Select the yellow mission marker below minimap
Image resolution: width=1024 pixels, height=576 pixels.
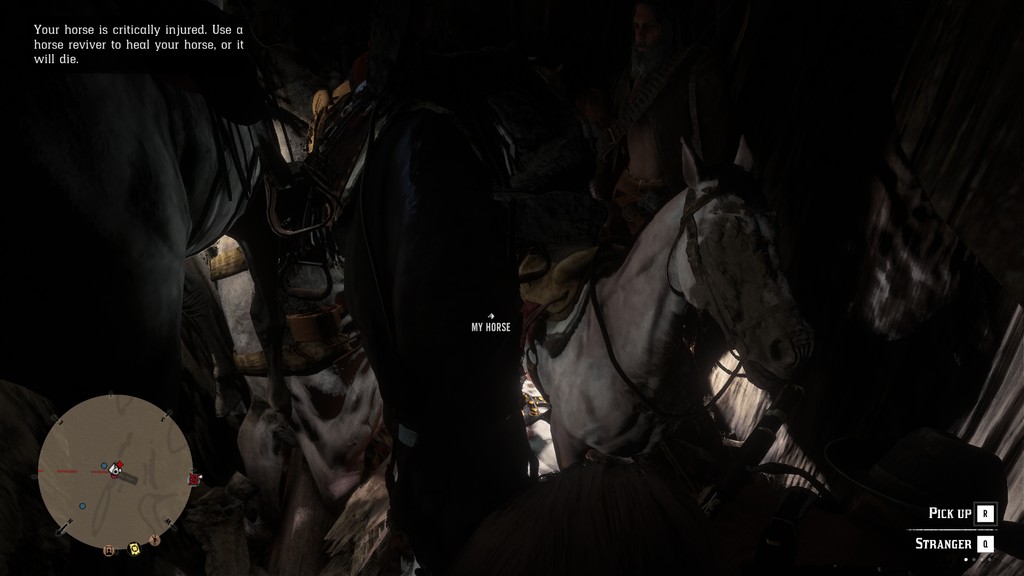point(134,548)
